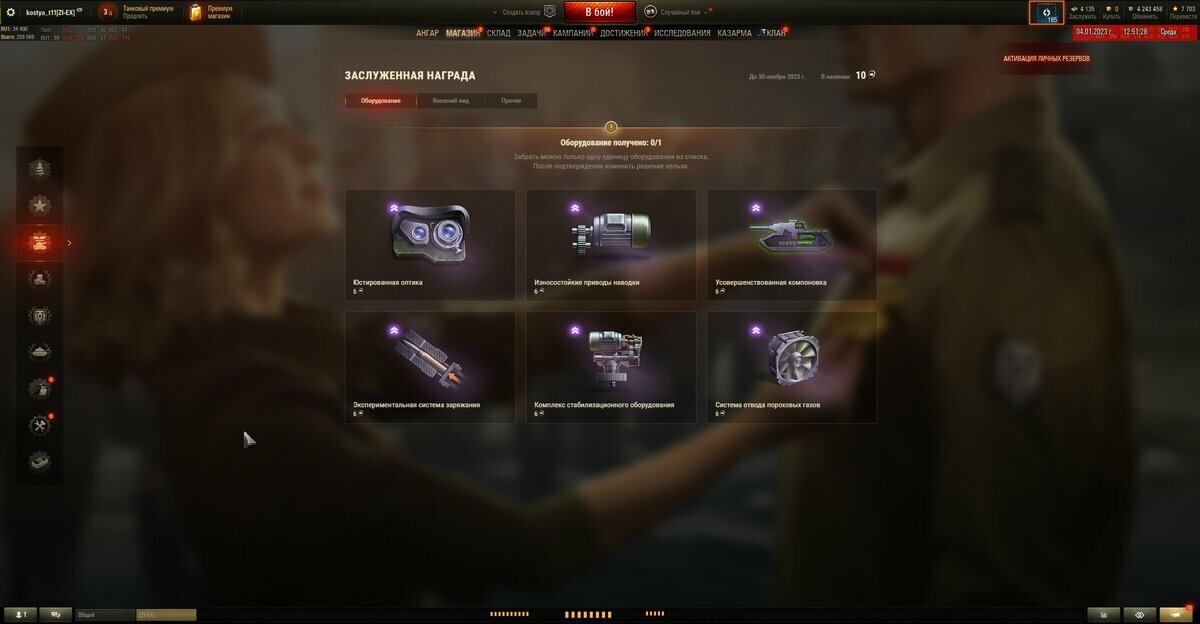Viewport: 1200px width, 624px height.
Task: Open the wrench-and-hammer sidebar category
Action: pyautogui.click(x=40, y=425)
